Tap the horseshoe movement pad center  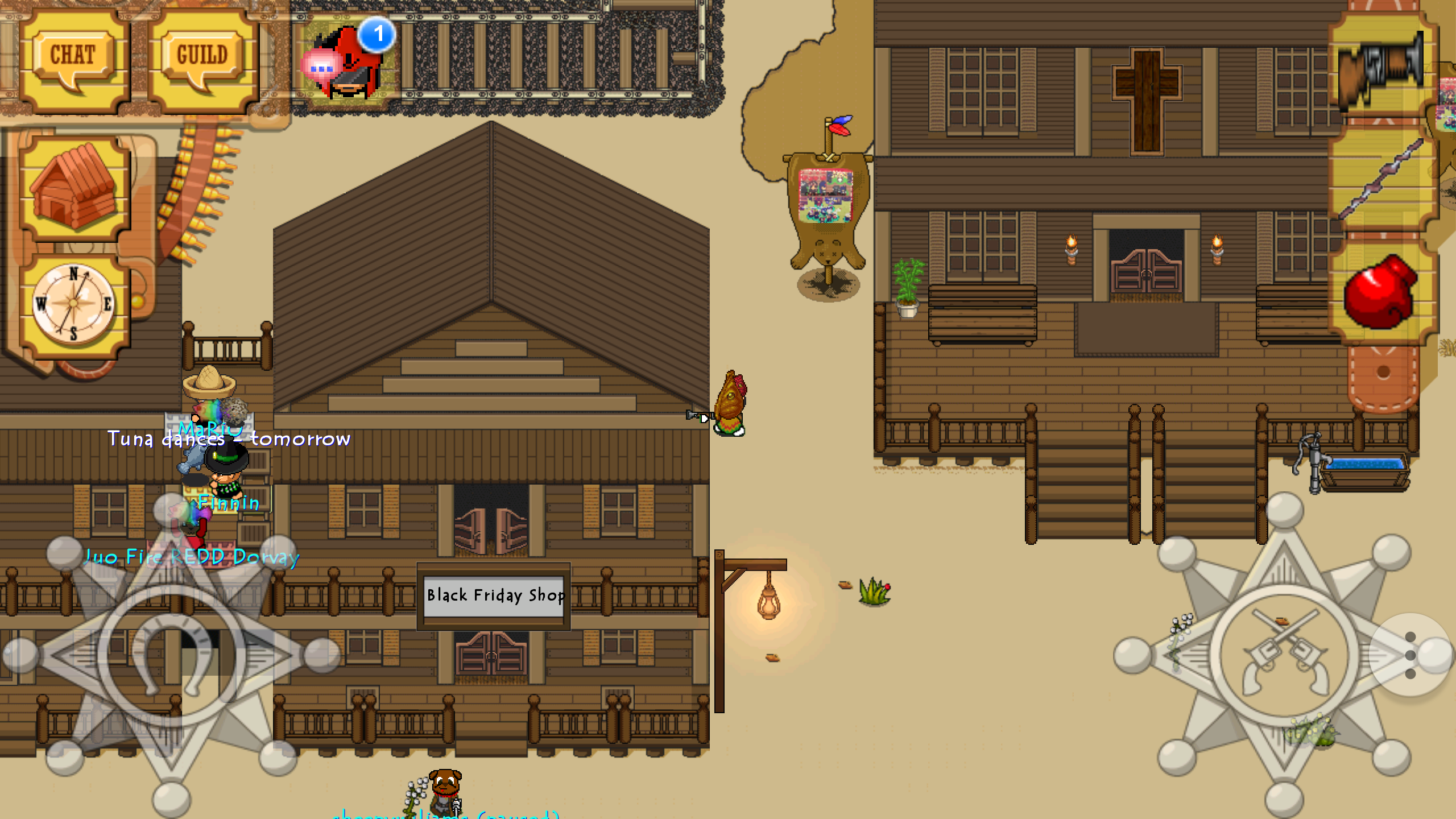[171, 655]
